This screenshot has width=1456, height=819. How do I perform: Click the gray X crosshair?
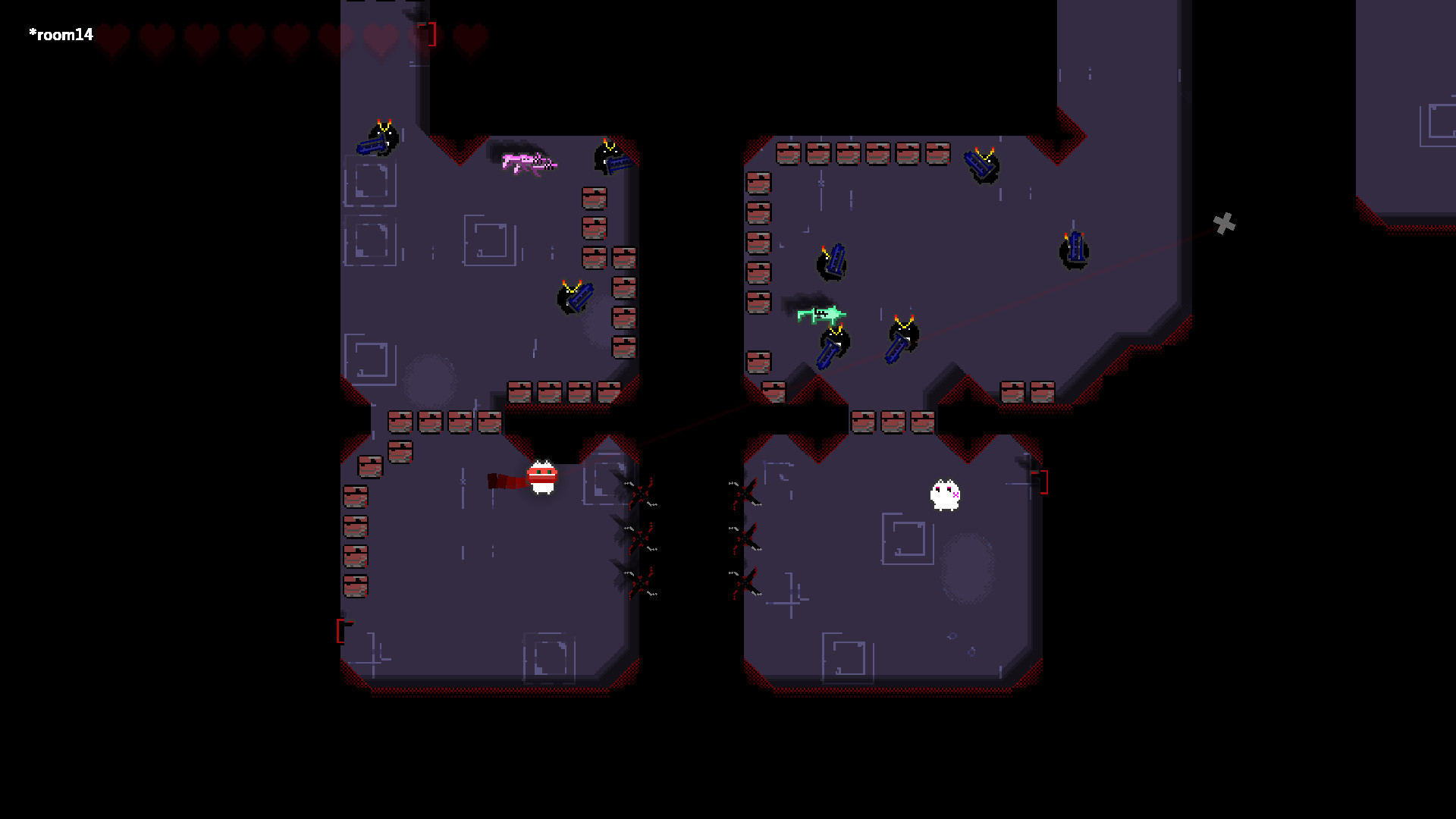(1226, 223)
